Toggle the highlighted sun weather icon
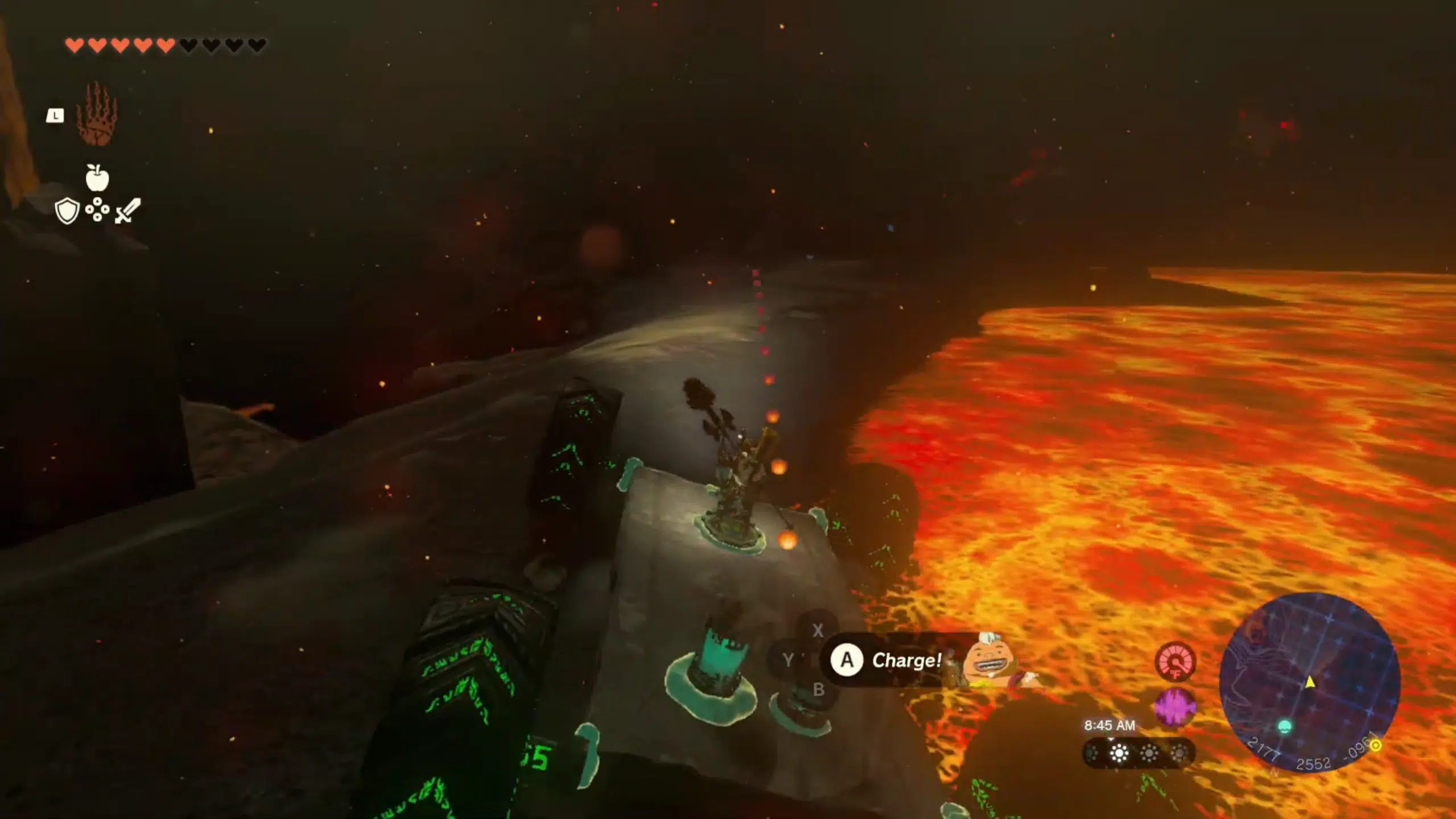The height and width of the screenshot is (819, 1456). (x=1119, y=753)
